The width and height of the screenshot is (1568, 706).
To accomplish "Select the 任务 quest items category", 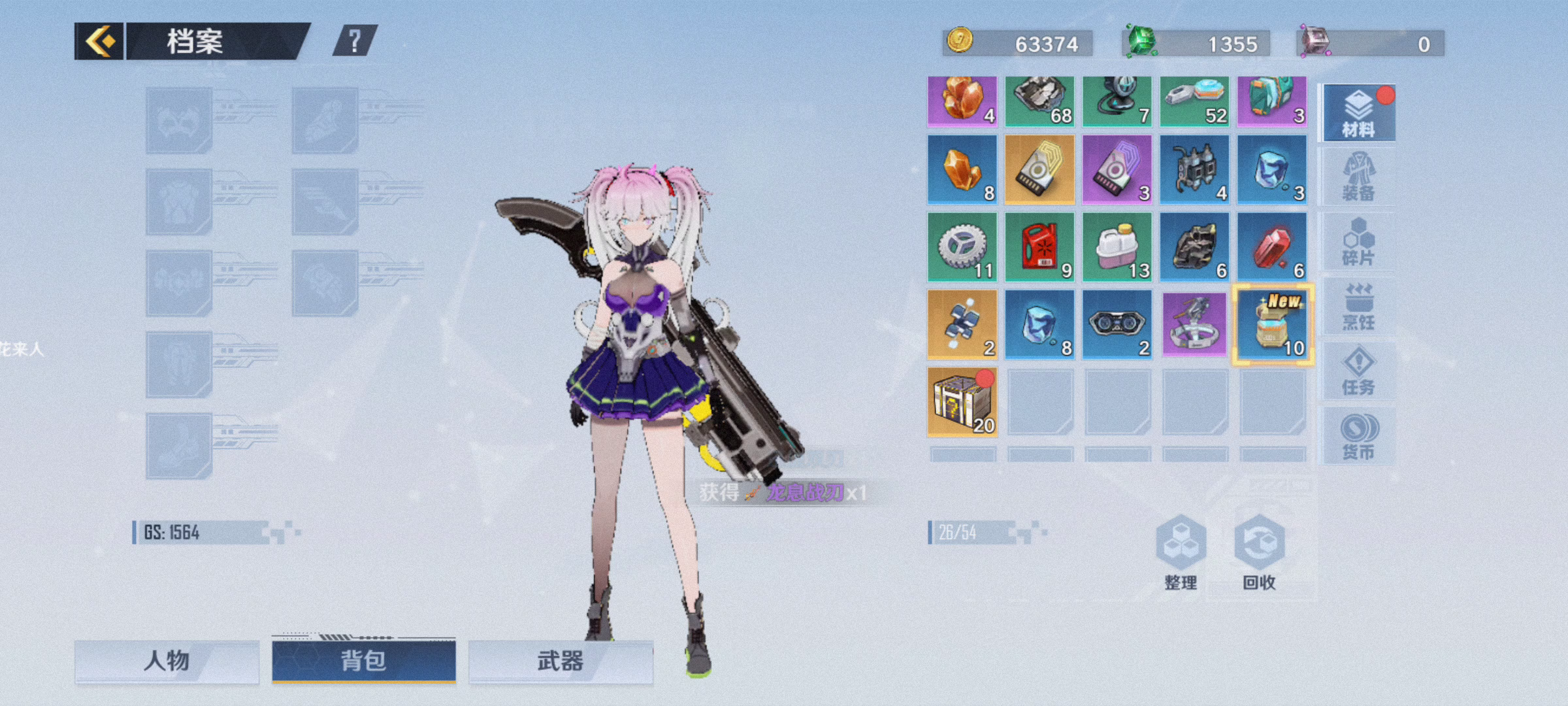I will coord(1359,371).
